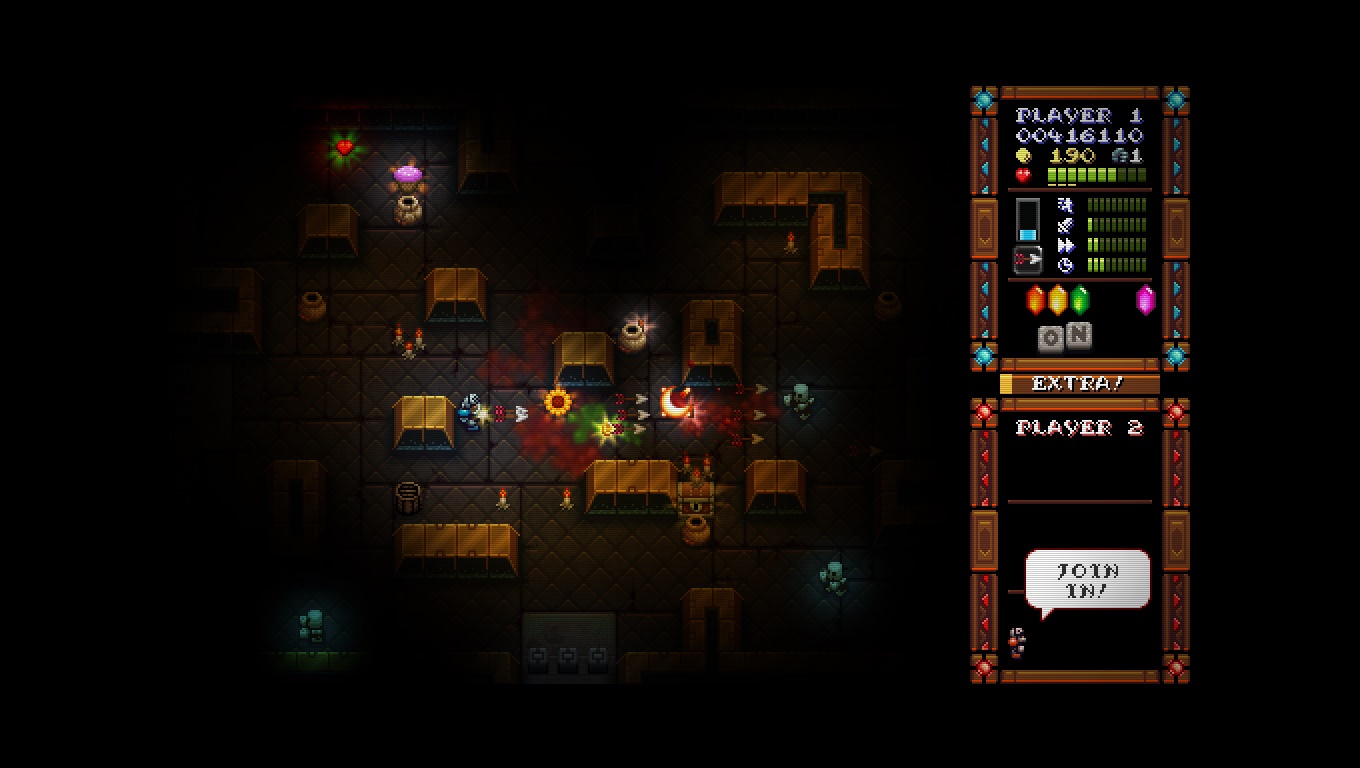This screenshot has width=1360, height=768.
Task: Select the red gem
Action: point(1036,300)
